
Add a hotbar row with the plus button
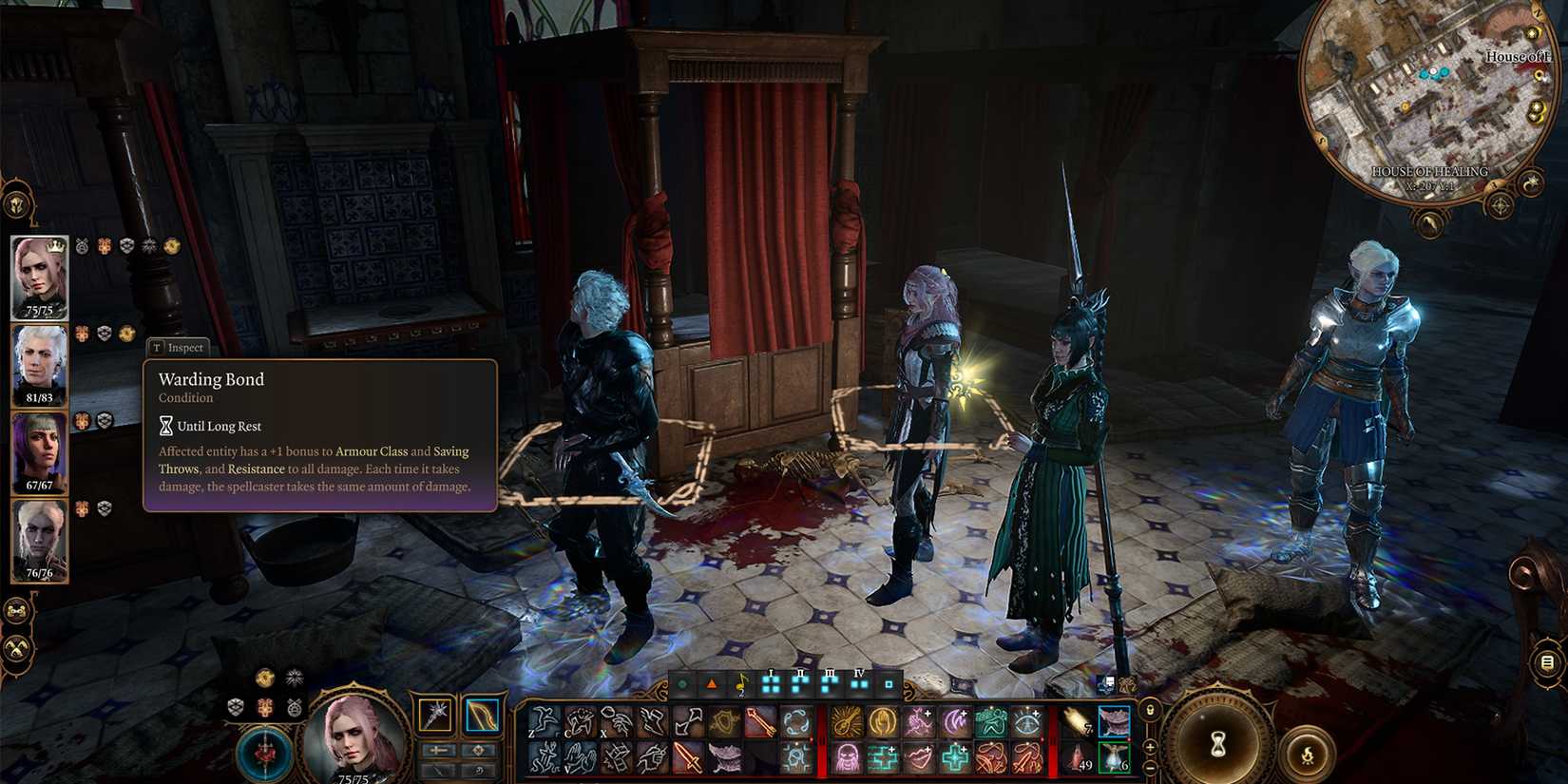[x=1151, y=750]
